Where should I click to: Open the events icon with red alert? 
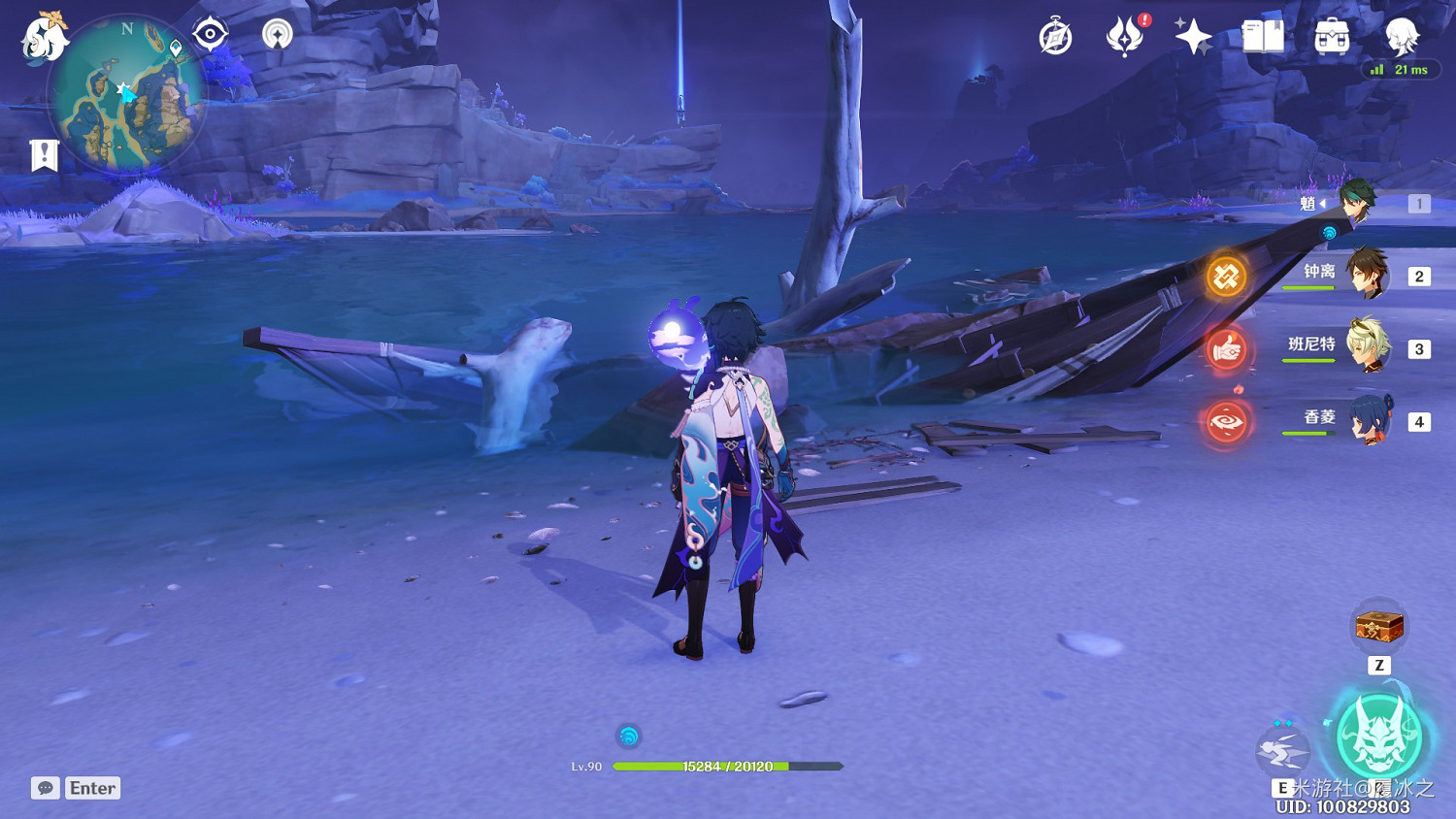[1125, 37]
